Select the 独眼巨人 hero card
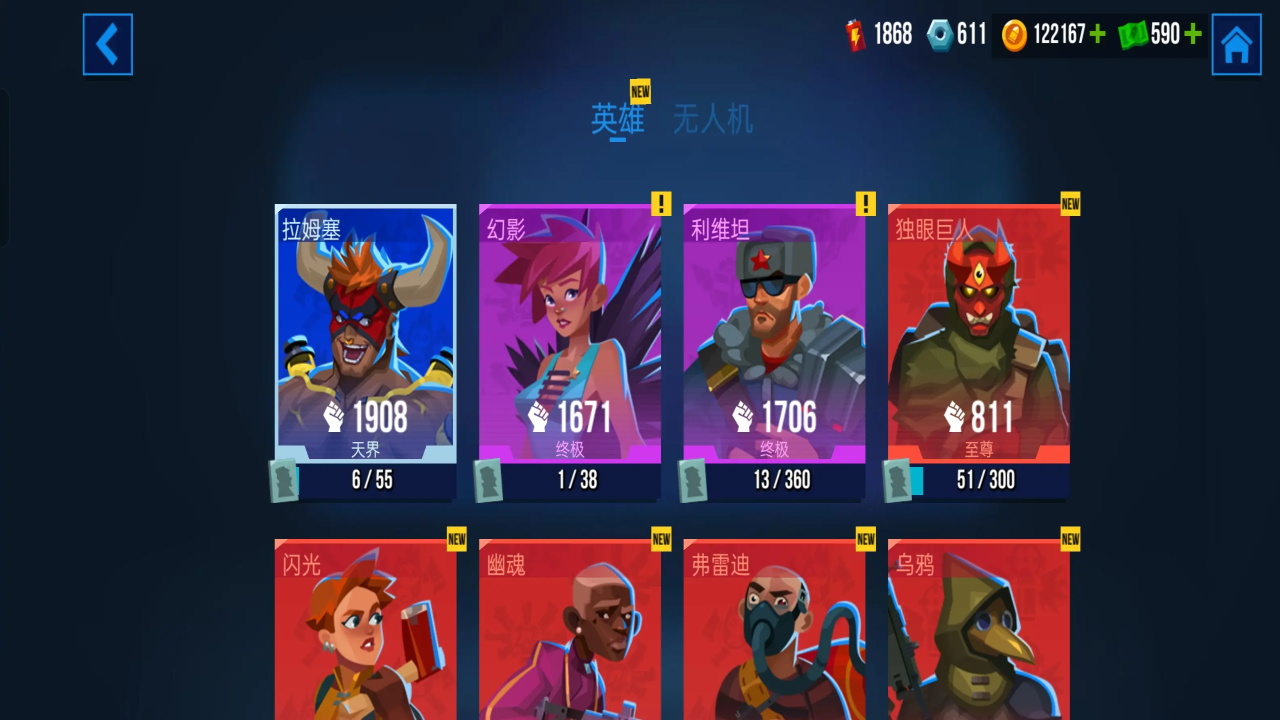This screenshot has width=1280, height=720. 979,334
